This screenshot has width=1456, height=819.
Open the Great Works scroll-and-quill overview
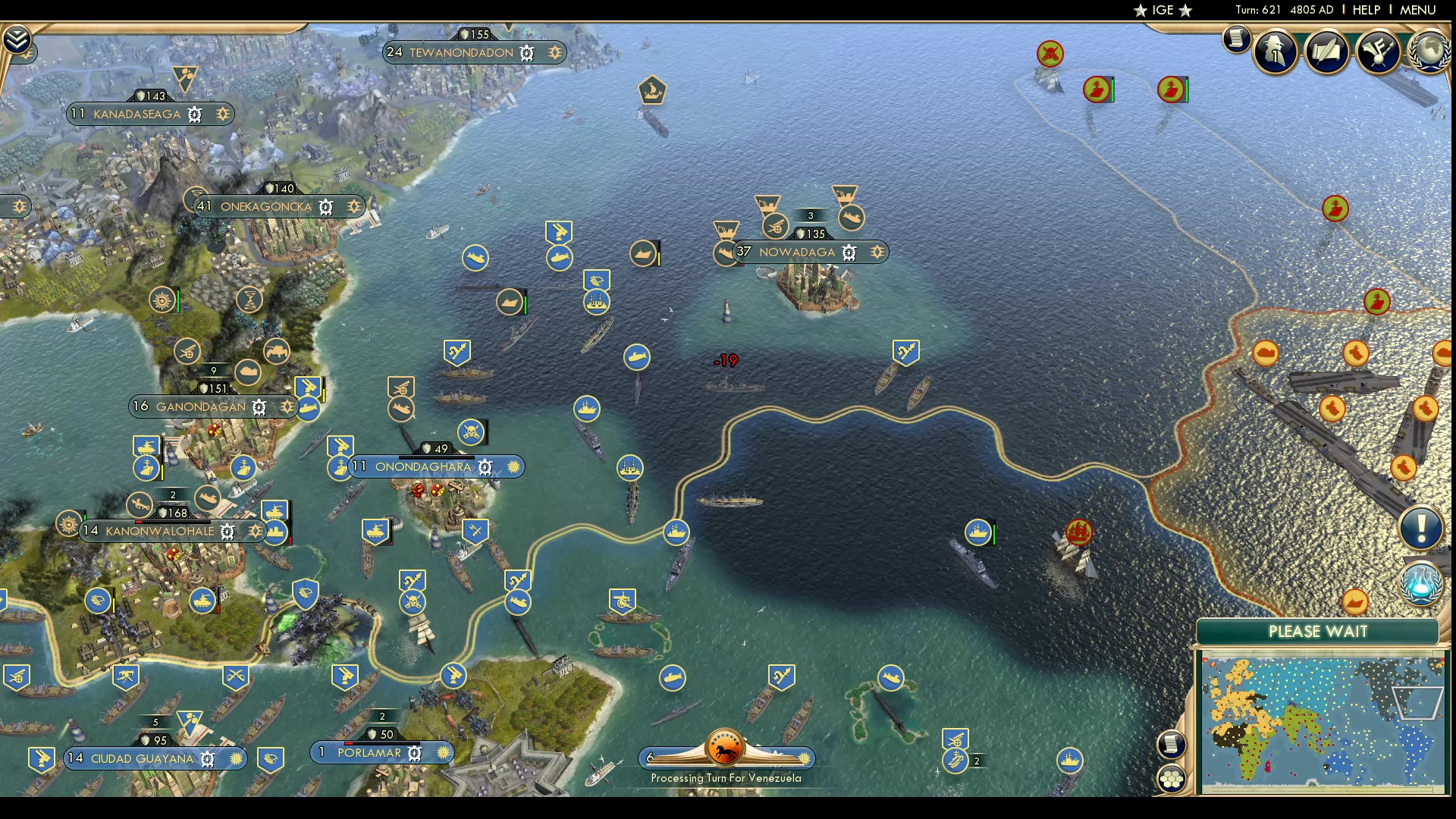tap(1326, 50)
